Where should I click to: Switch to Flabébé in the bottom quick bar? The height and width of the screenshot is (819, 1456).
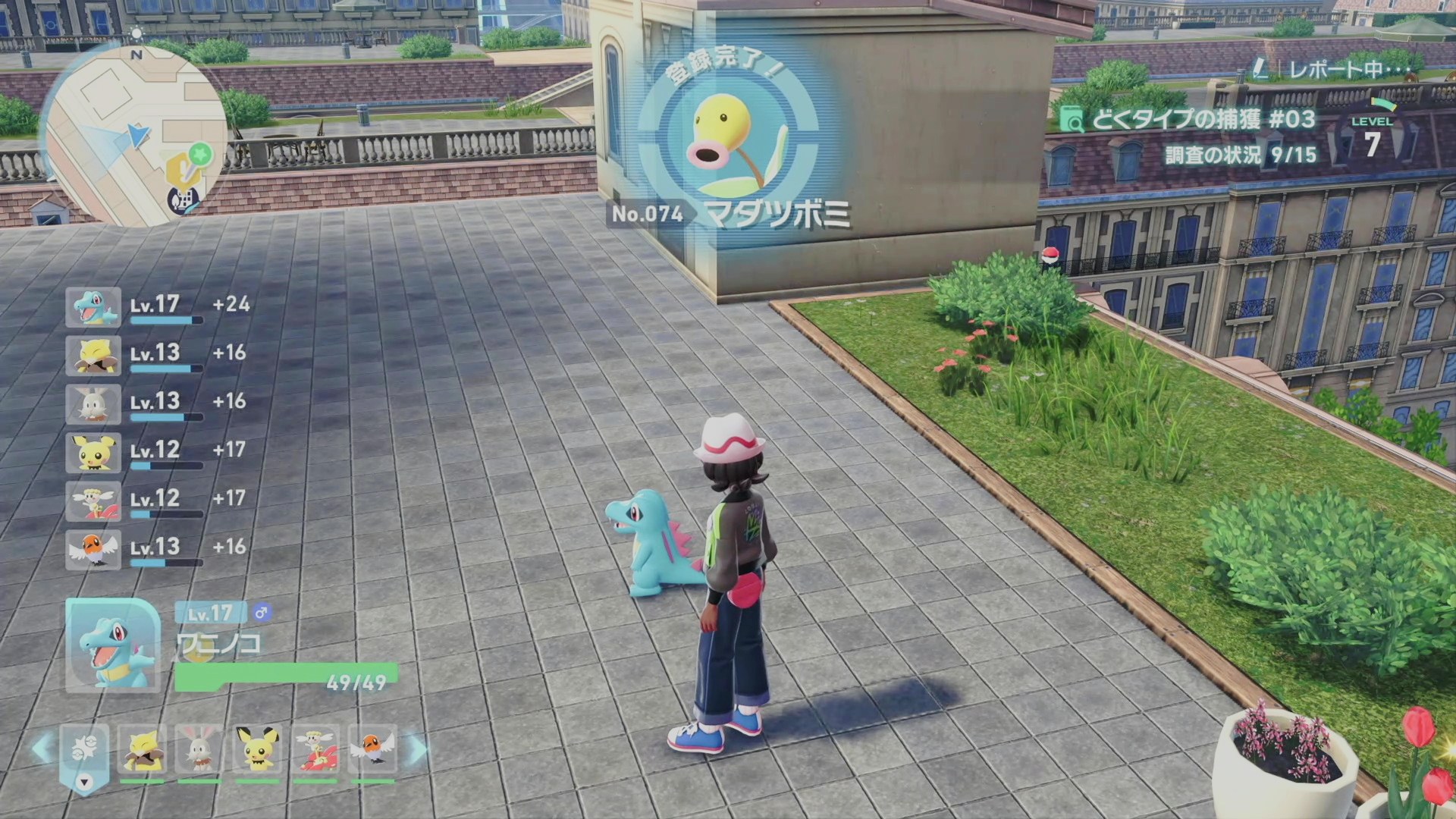tap(315, 751)
